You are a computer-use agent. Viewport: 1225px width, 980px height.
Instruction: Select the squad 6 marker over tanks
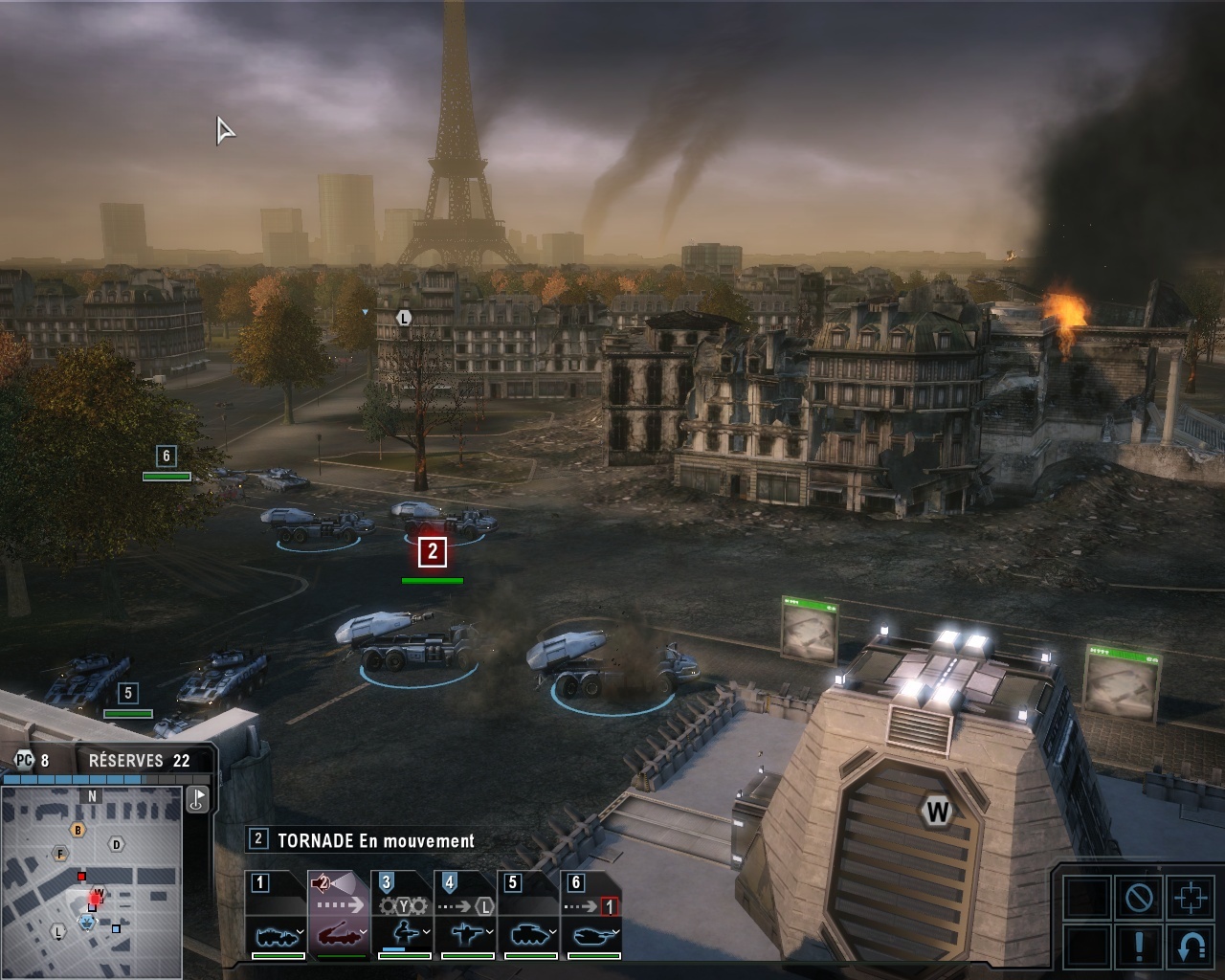tap(167, 457)
